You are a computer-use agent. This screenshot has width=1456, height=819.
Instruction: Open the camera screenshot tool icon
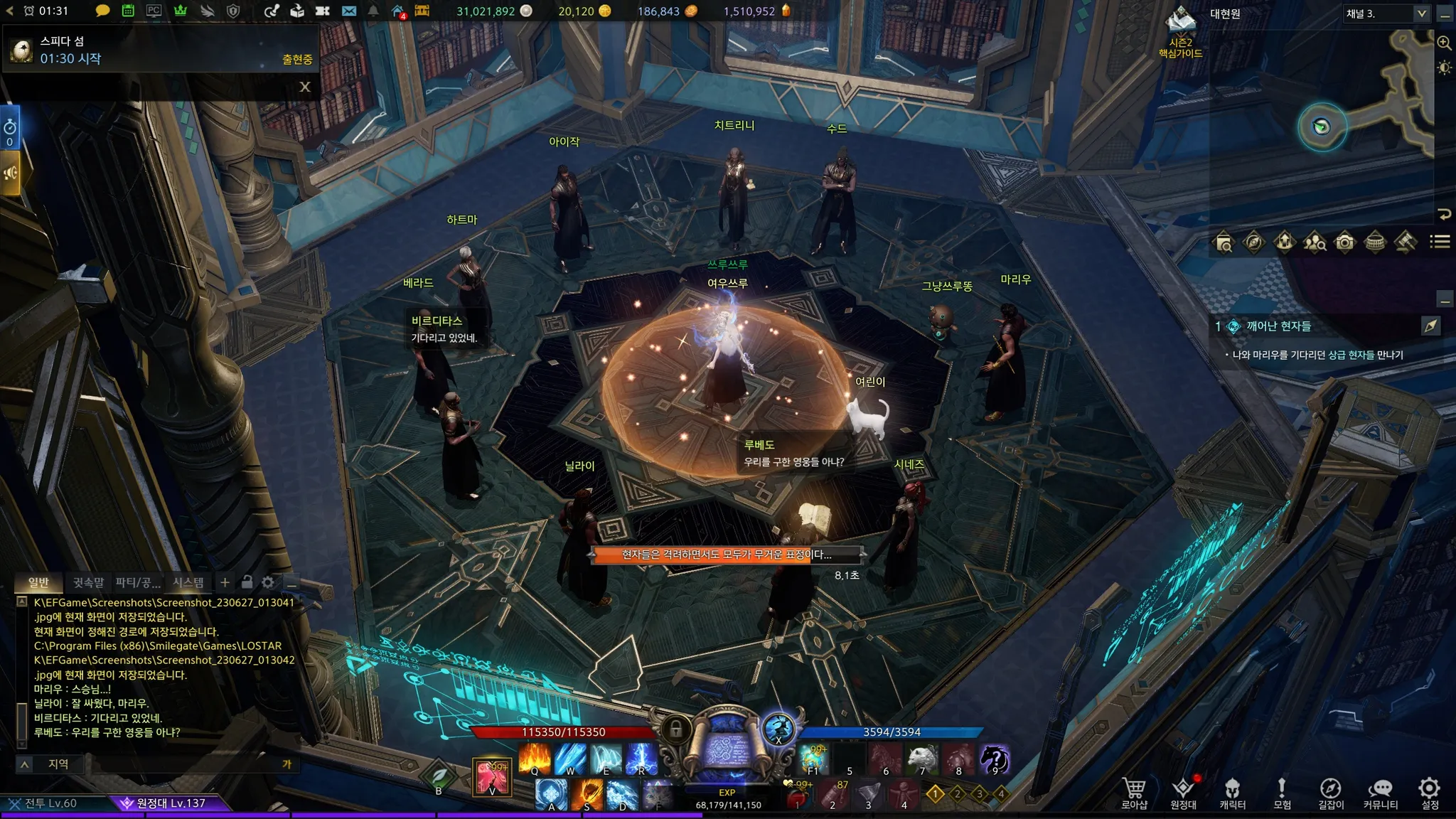[x=1344, y=242]
